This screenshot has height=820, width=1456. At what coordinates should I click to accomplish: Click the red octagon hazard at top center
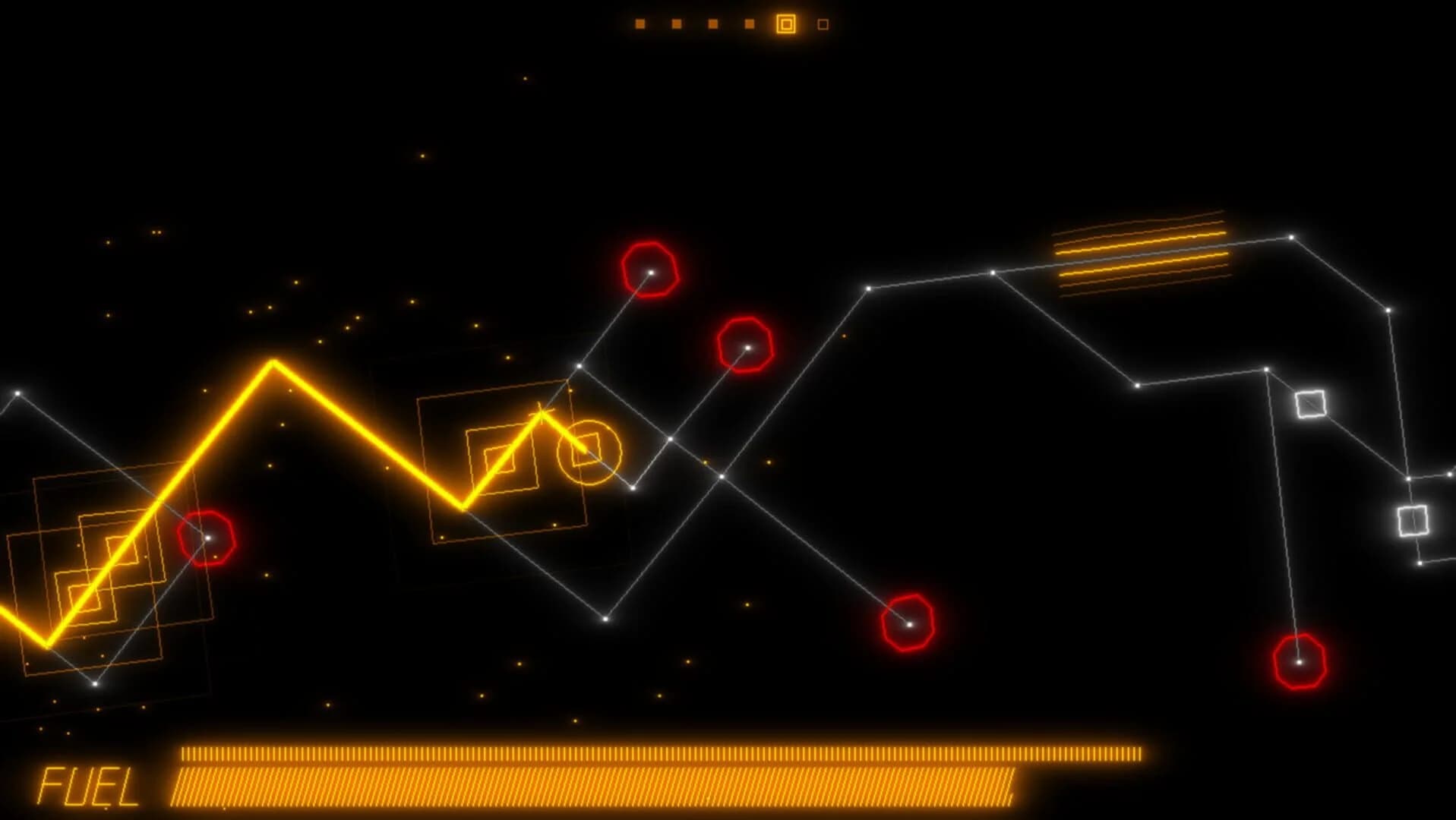tap(651, 270)
